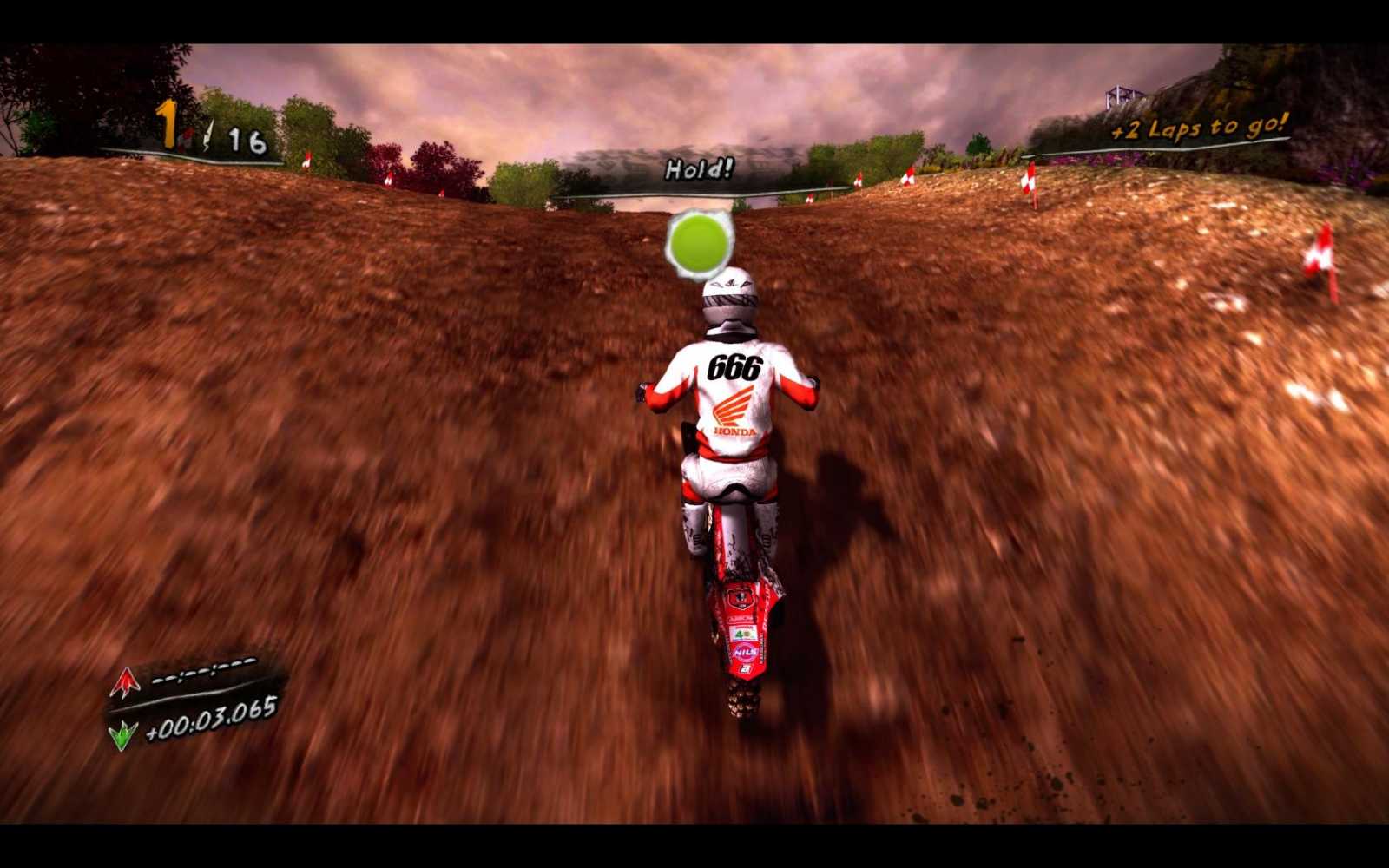Click the lightning bolt divider icon

208,135
